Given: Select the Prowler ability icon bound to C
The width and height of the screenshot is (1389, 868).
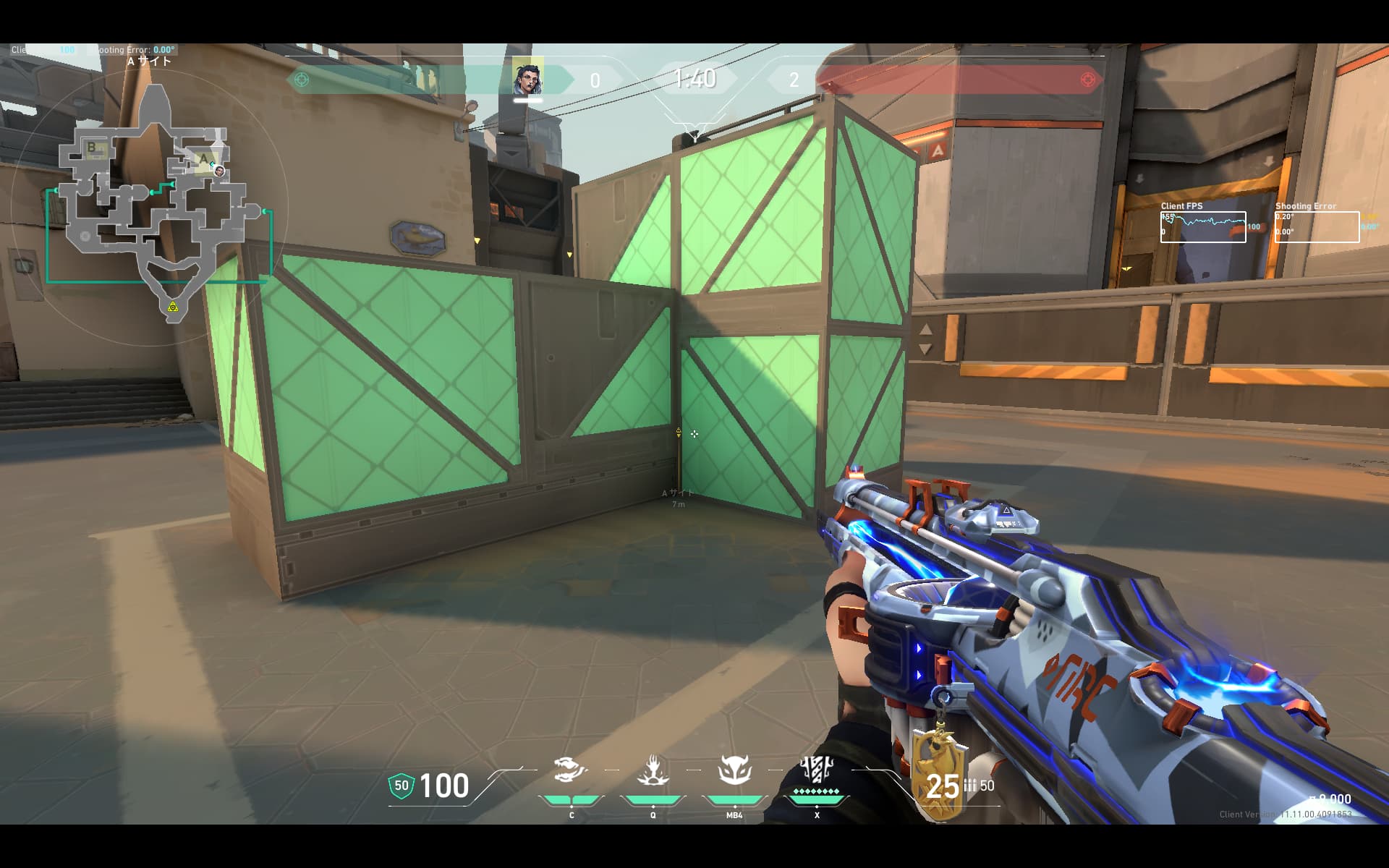Looking at the screenshot, I should click(571, 770).
